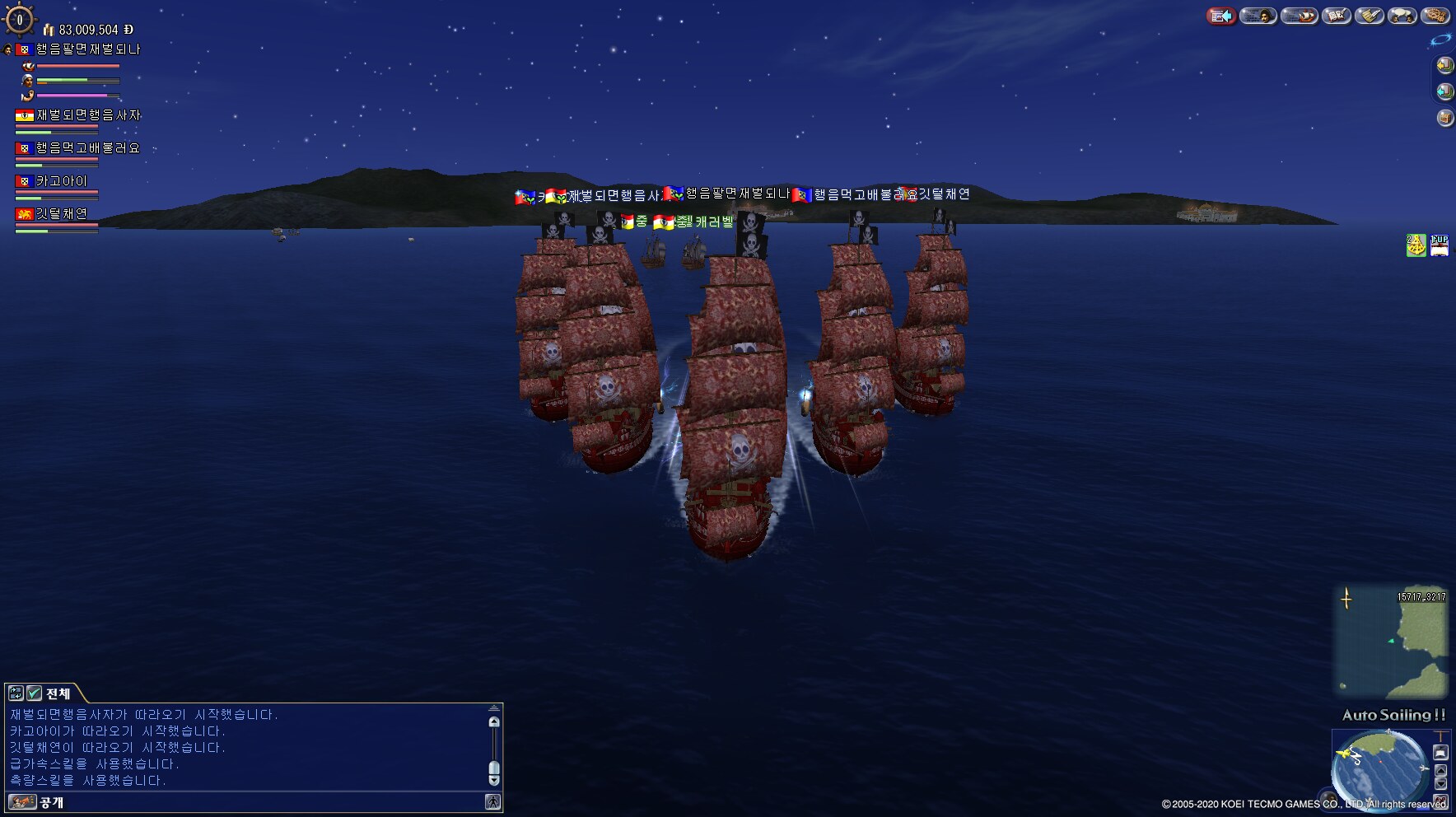Click the square regional minimap
Image resolution: width=1456 pixels, height=817 pixels.
1391,641
